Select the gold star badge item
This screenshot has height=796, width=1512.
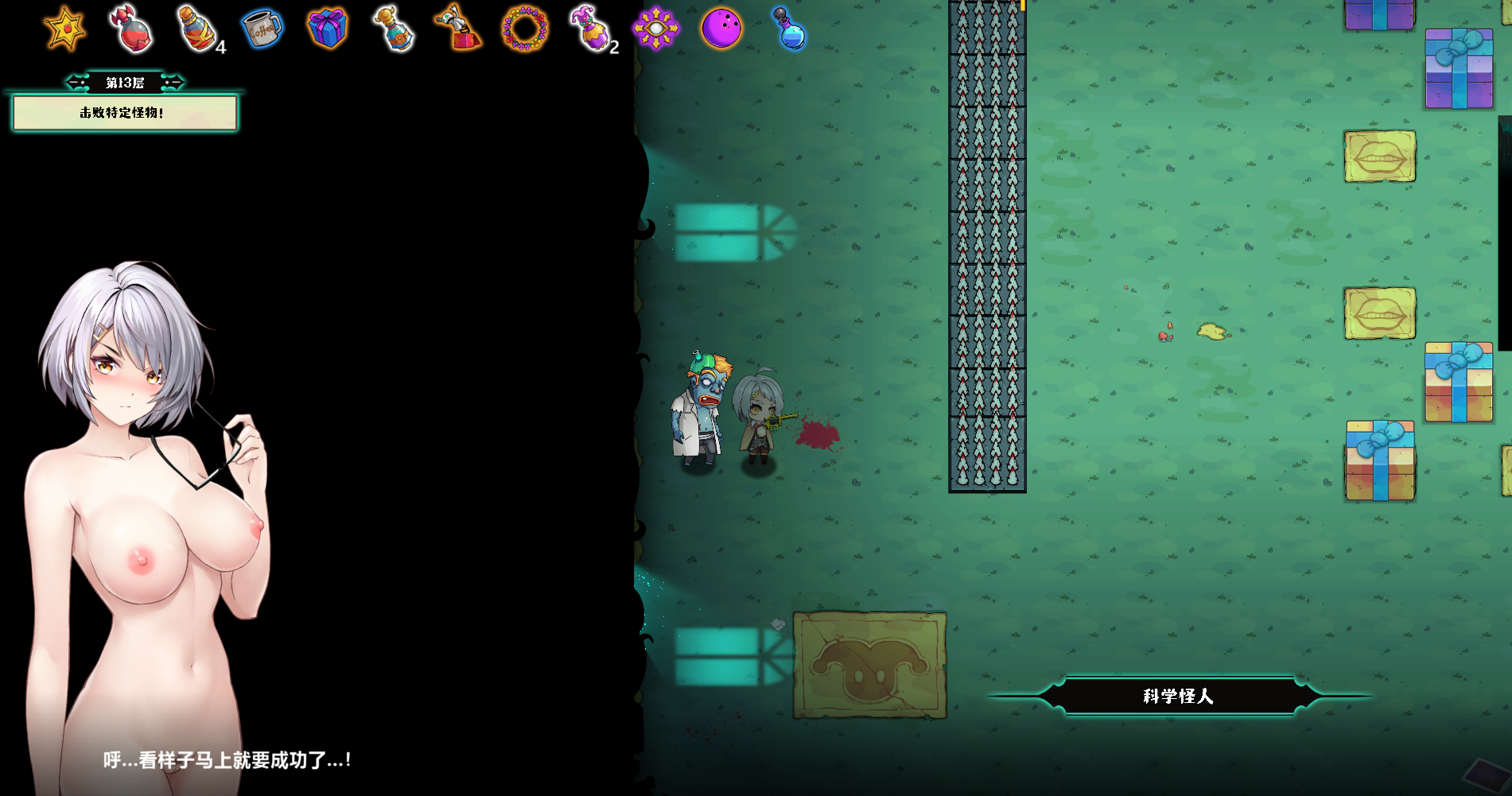tap(64, 29)
